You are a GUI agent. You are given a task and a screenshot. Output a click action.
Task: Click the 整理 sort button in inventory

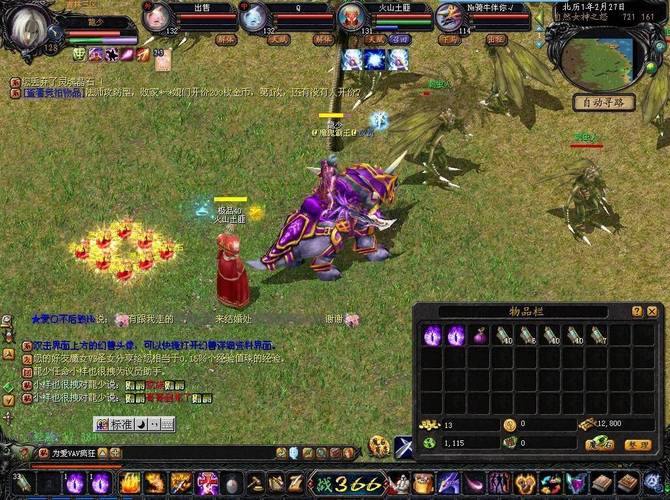click(637, 445)
